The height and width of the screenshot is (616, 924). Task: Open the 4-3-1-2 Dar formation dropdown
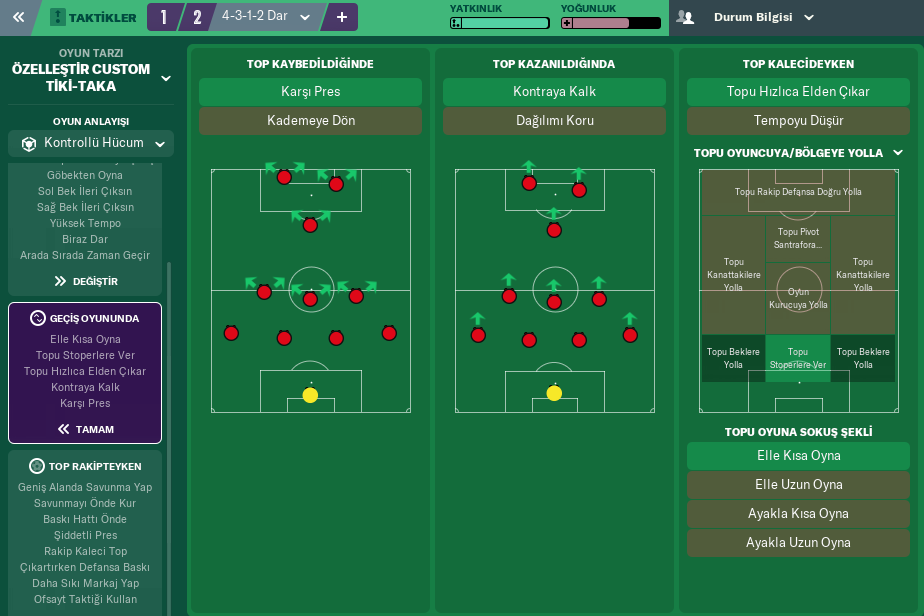[267, 17]
